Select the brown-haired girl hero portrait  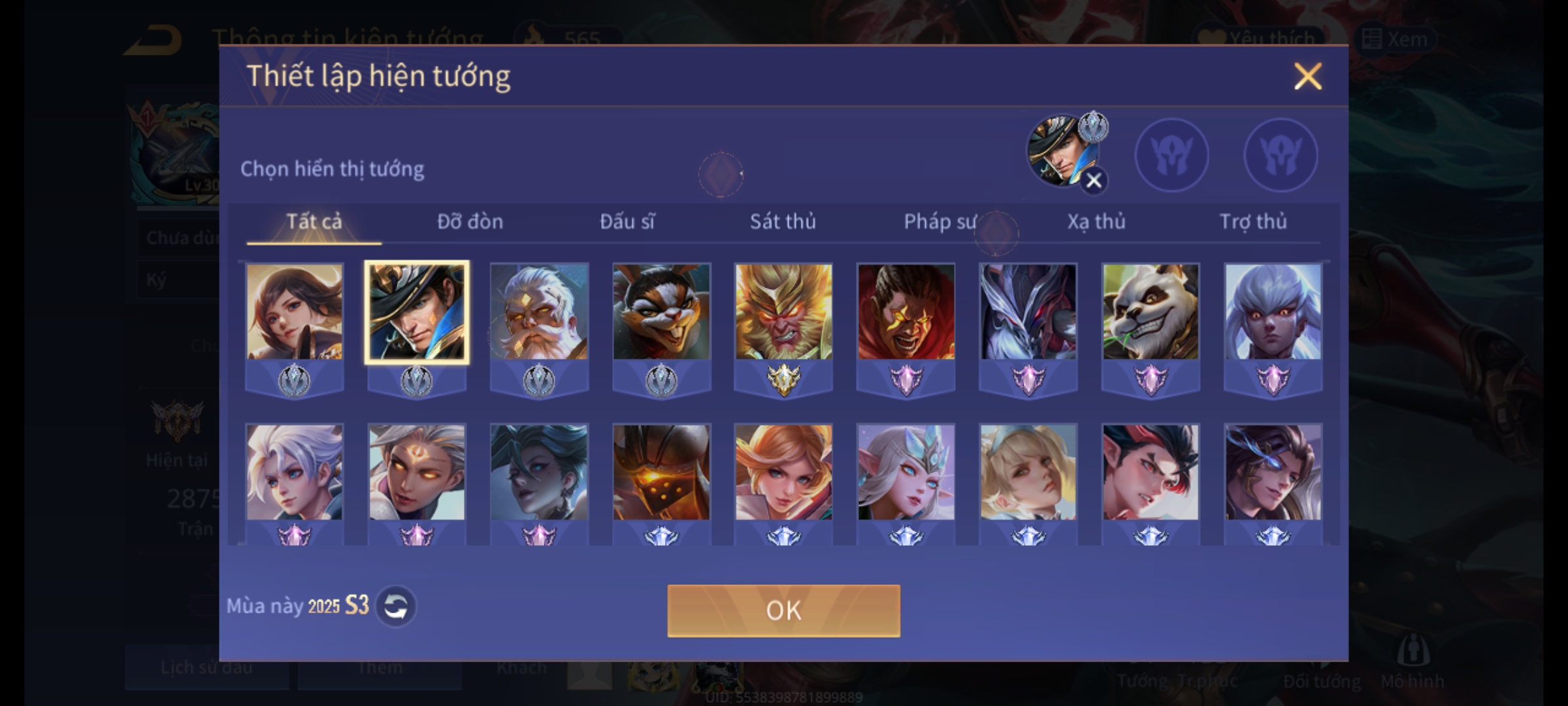point(294,312)
